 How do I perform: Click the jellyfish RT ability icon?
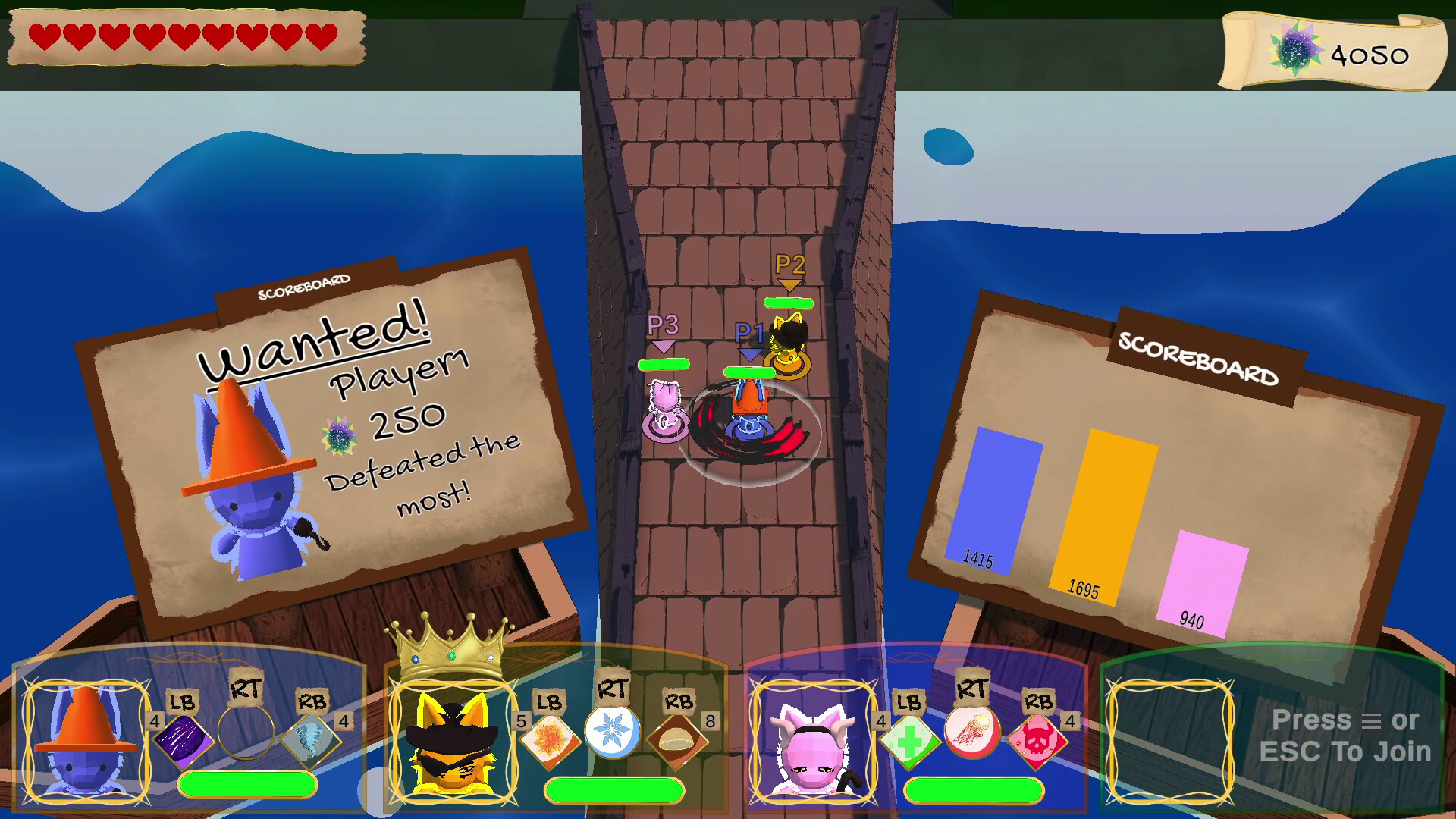pos(974,734)
